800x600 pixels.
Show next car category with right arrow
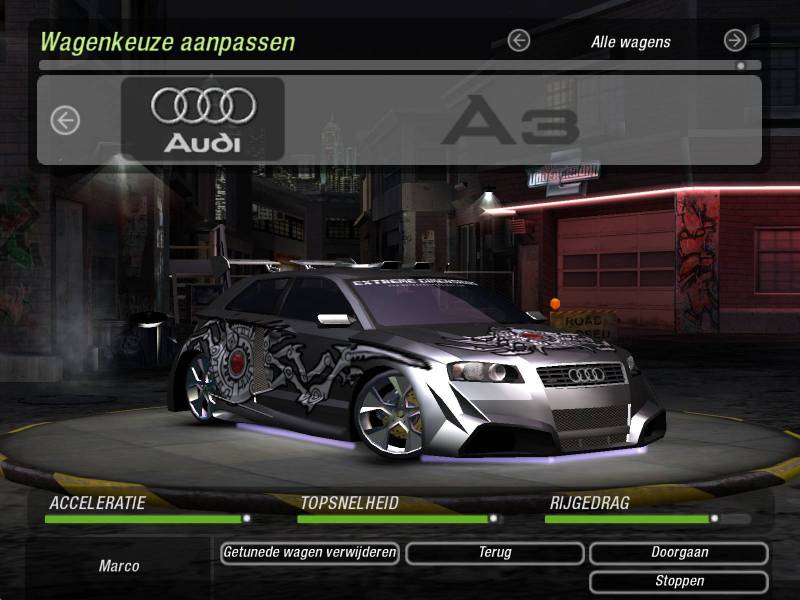[x=735, y=41]
